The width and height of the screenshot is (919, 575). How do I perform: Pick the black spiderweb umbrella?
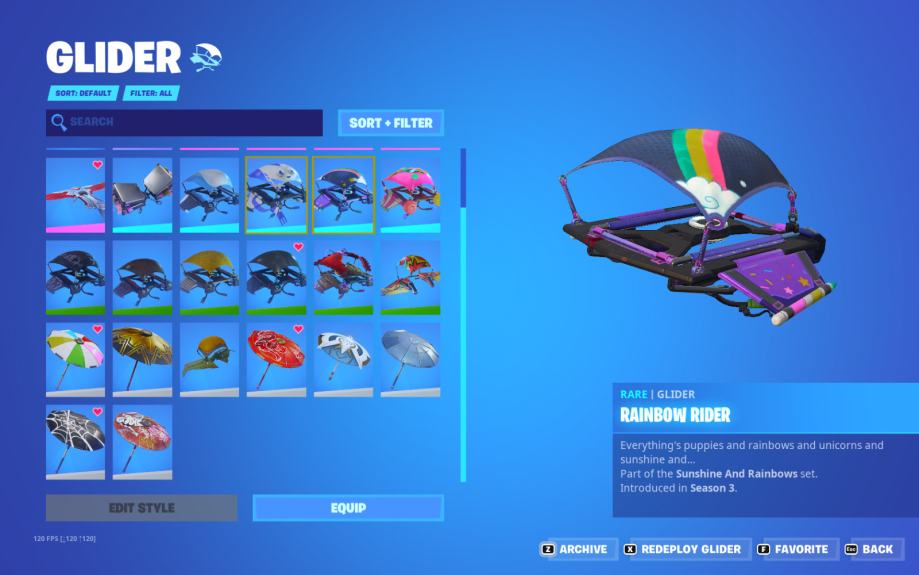[x=75, y=441]
